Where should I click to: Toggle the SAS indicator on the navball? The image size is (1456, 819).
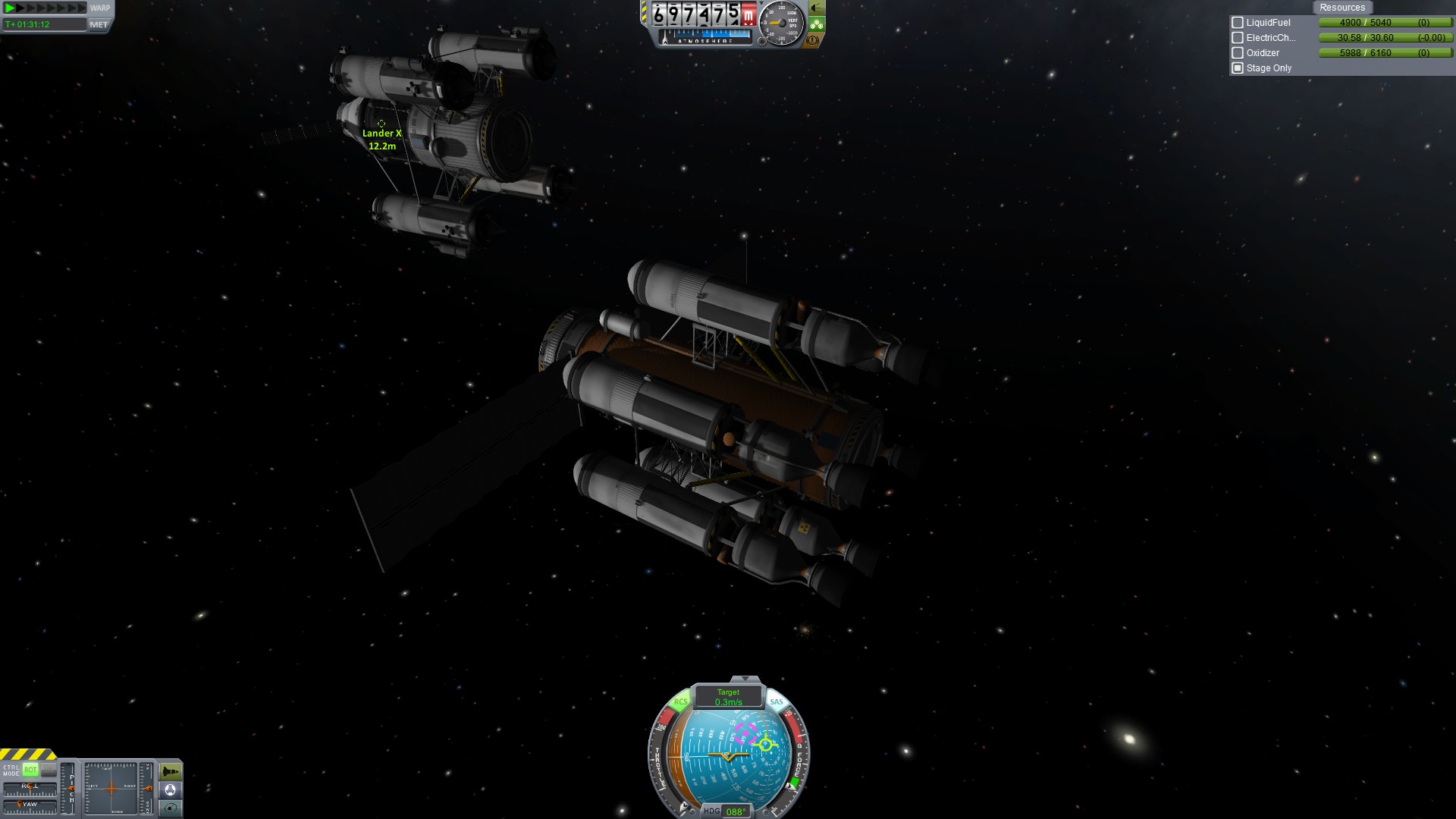coord(777,702)
